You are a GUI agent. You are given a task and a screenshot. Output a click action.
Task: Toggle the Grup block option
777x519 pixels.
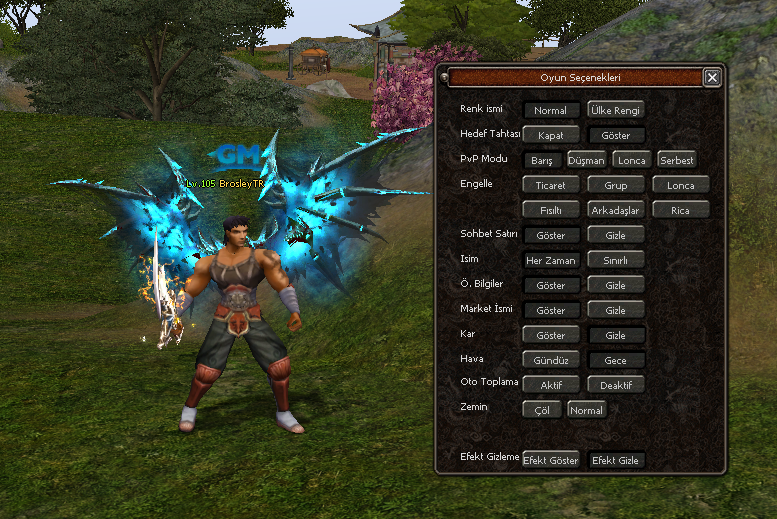click(x=616, y=185)
